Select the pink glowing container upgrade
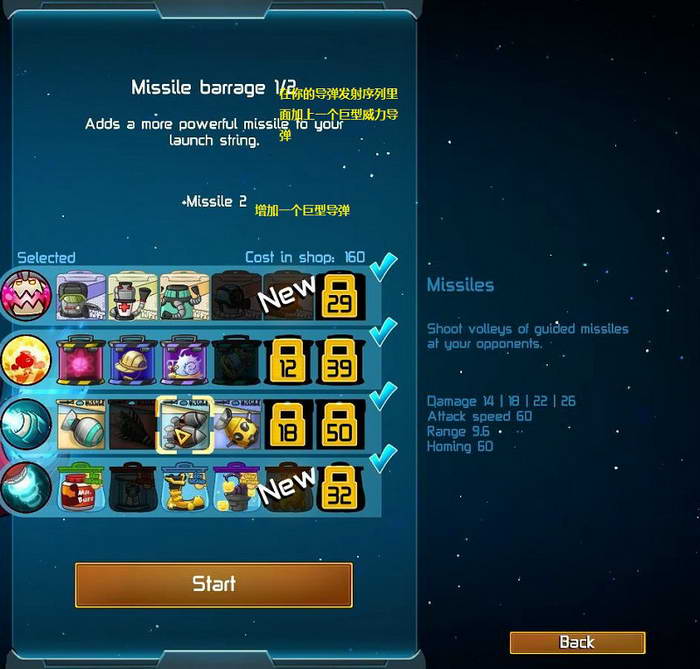 pos(81,359)
